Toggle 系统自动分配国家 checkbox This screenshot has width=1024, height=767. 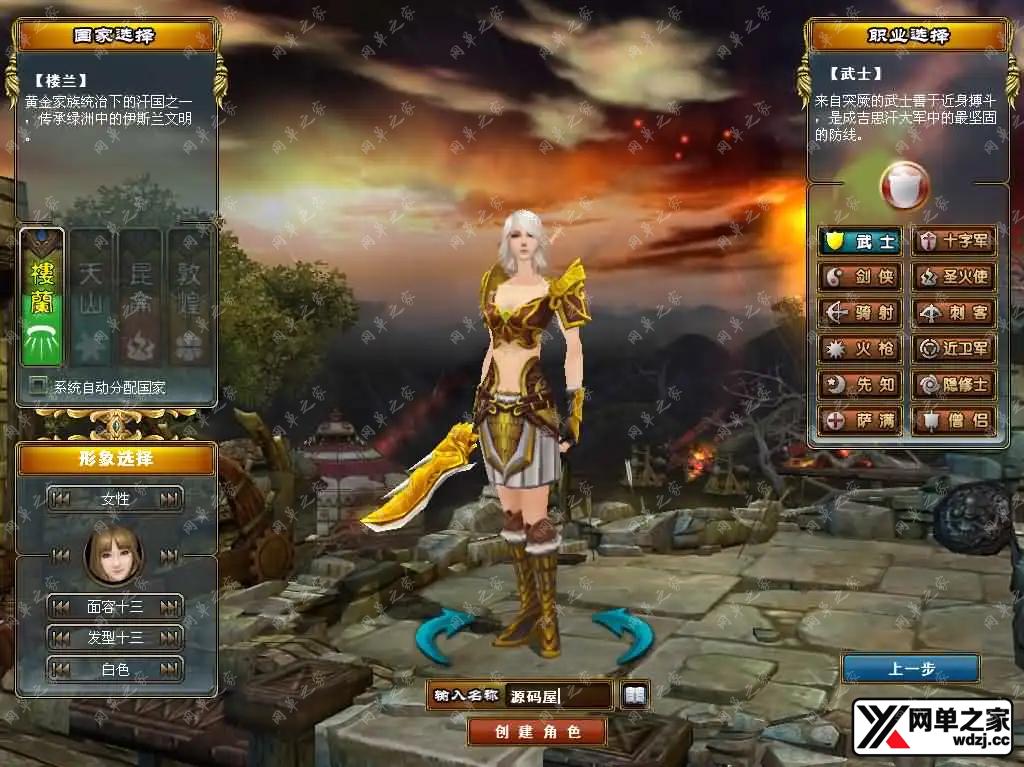click(x=39, y=385)
